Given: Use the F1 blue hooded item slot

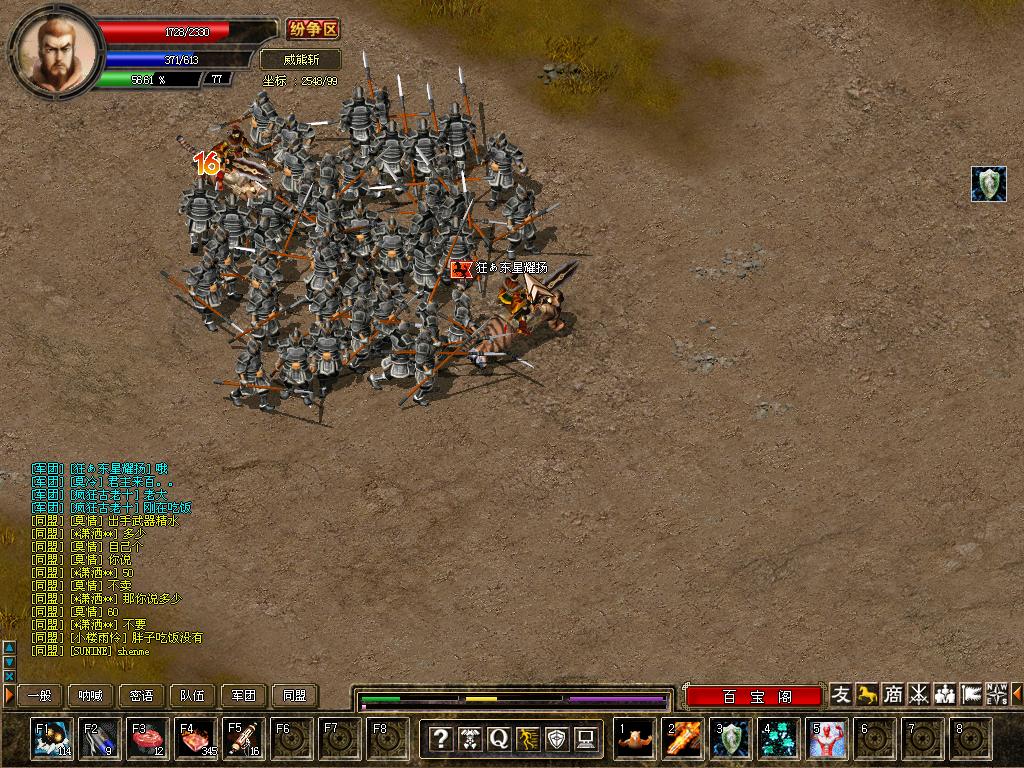Looking at the screenshot, I should pos(51,738).
